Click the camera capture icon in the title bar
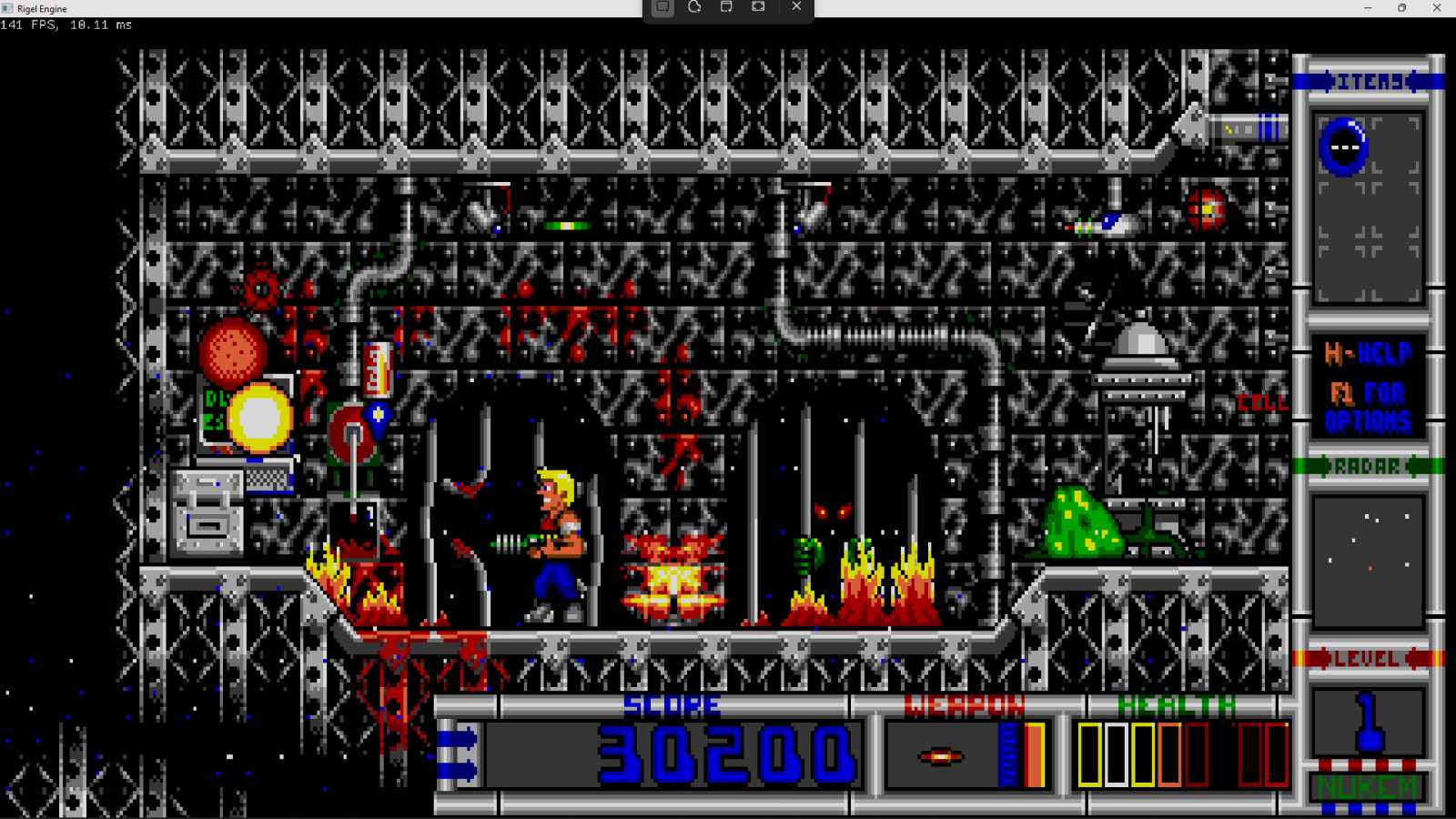 (758, 7)
